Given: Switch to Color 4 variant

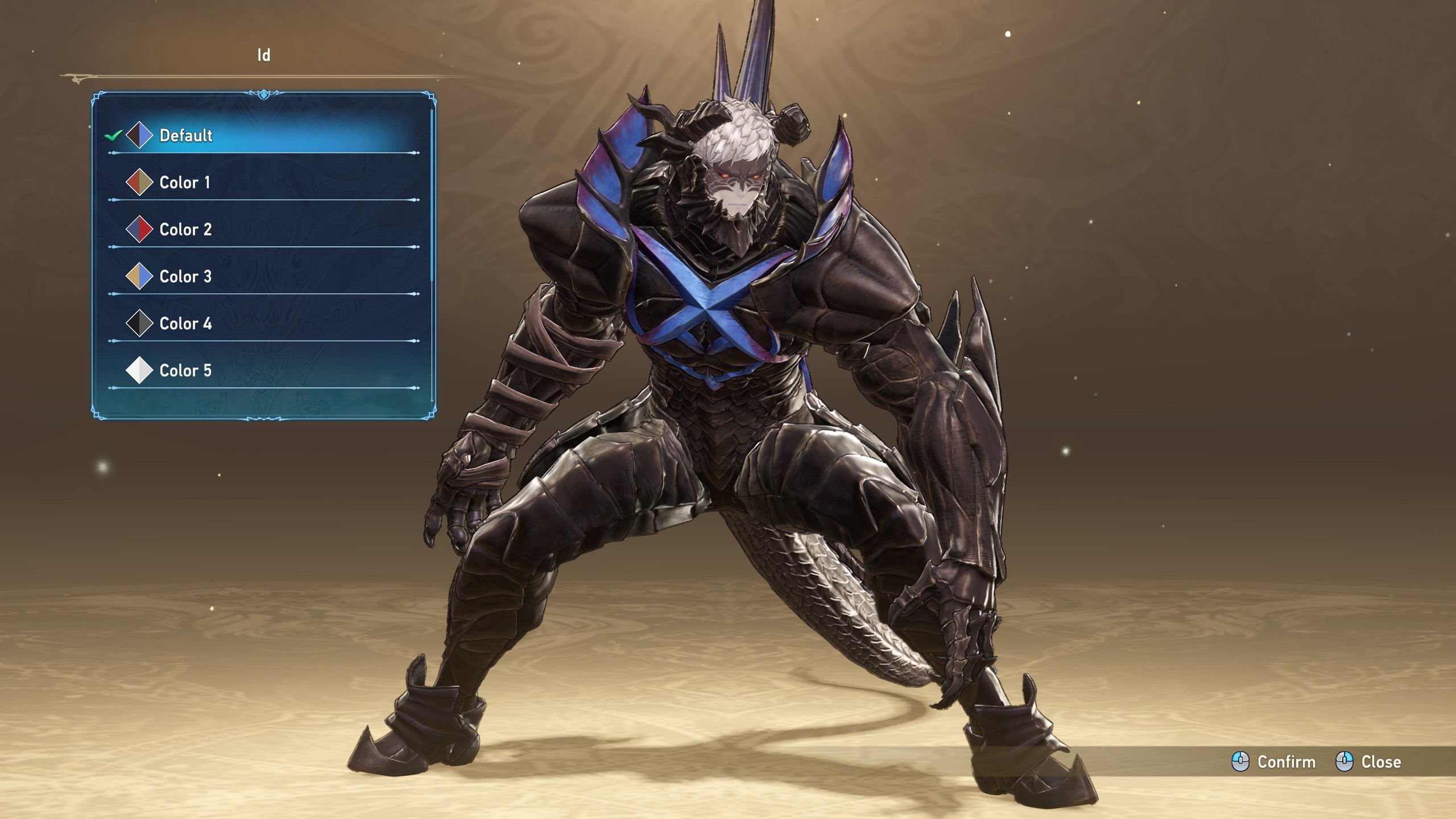Looking at the screenshot, I should click(185, 324).
